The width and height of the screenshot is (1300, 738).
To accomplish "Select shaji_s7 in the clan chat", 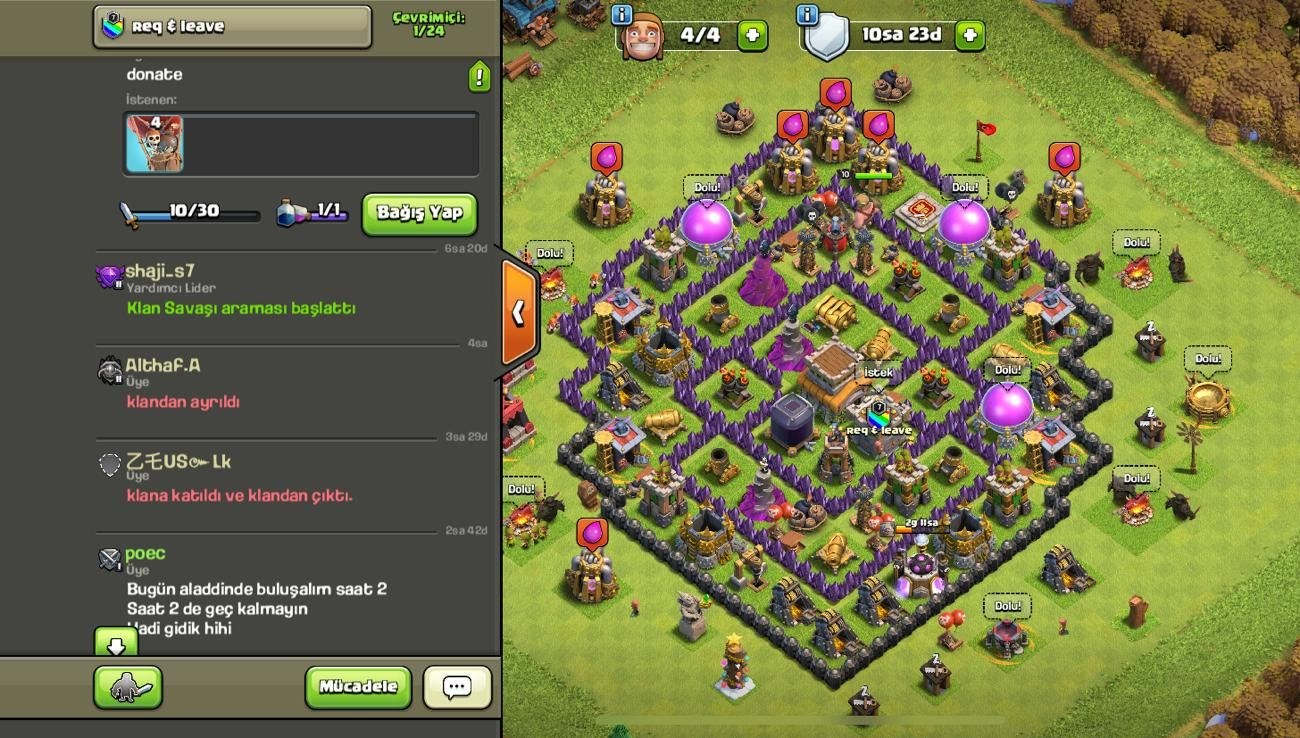I will point(160,272).
